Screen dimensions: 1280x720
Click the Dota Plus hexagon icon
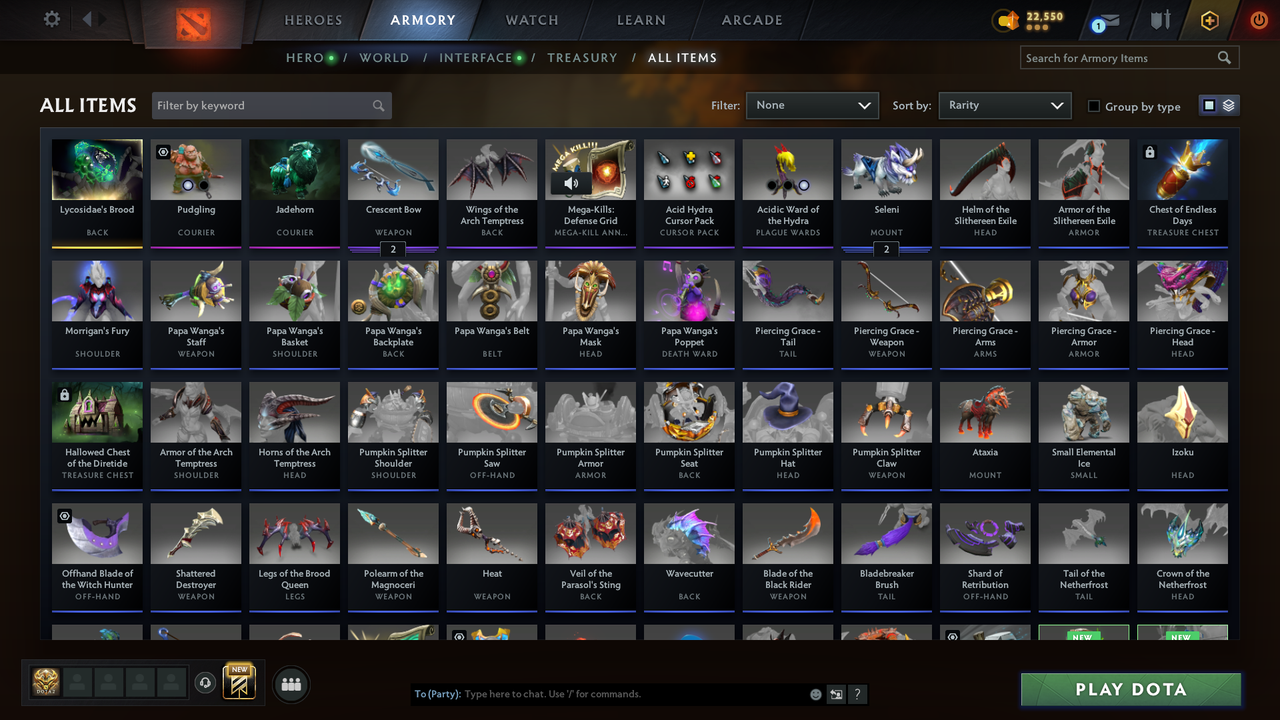[1208, 18]
